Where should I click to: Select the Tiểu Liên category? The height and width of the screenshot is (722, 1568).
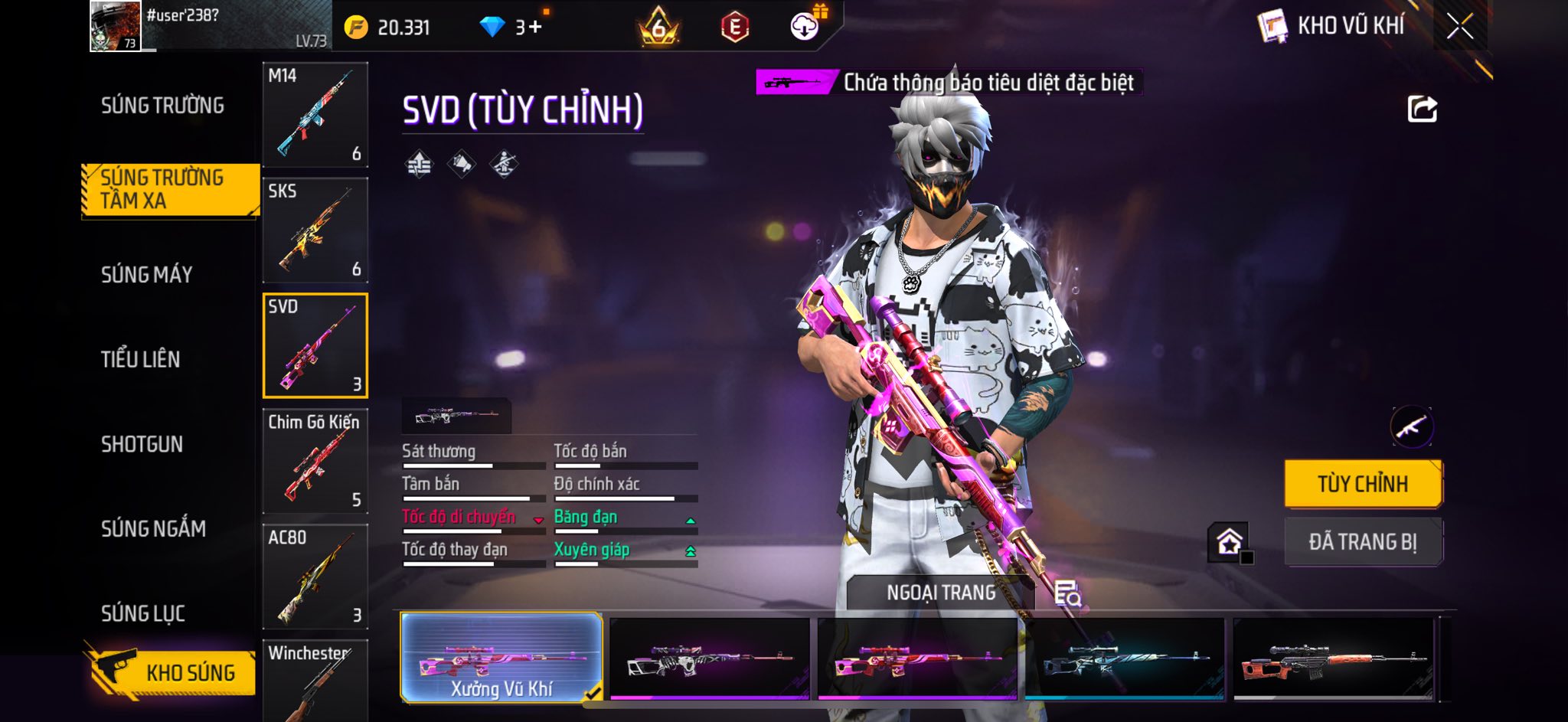click(140, 359)
